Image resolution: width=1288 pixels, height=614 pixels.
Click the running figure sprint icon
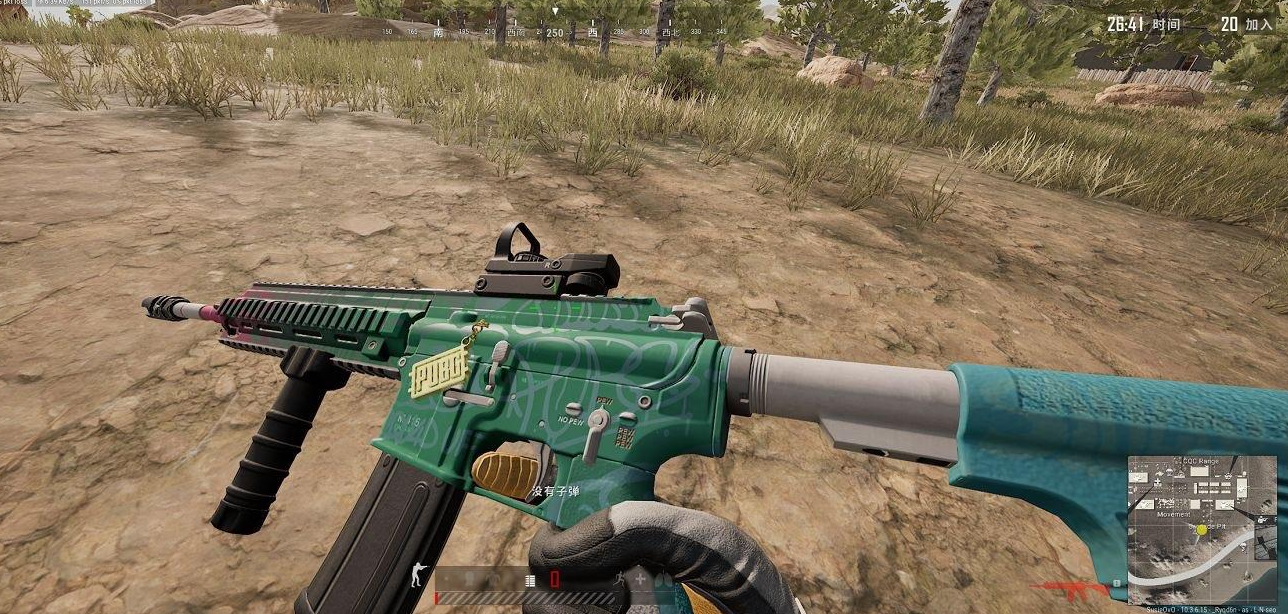[x=619, y=579]
